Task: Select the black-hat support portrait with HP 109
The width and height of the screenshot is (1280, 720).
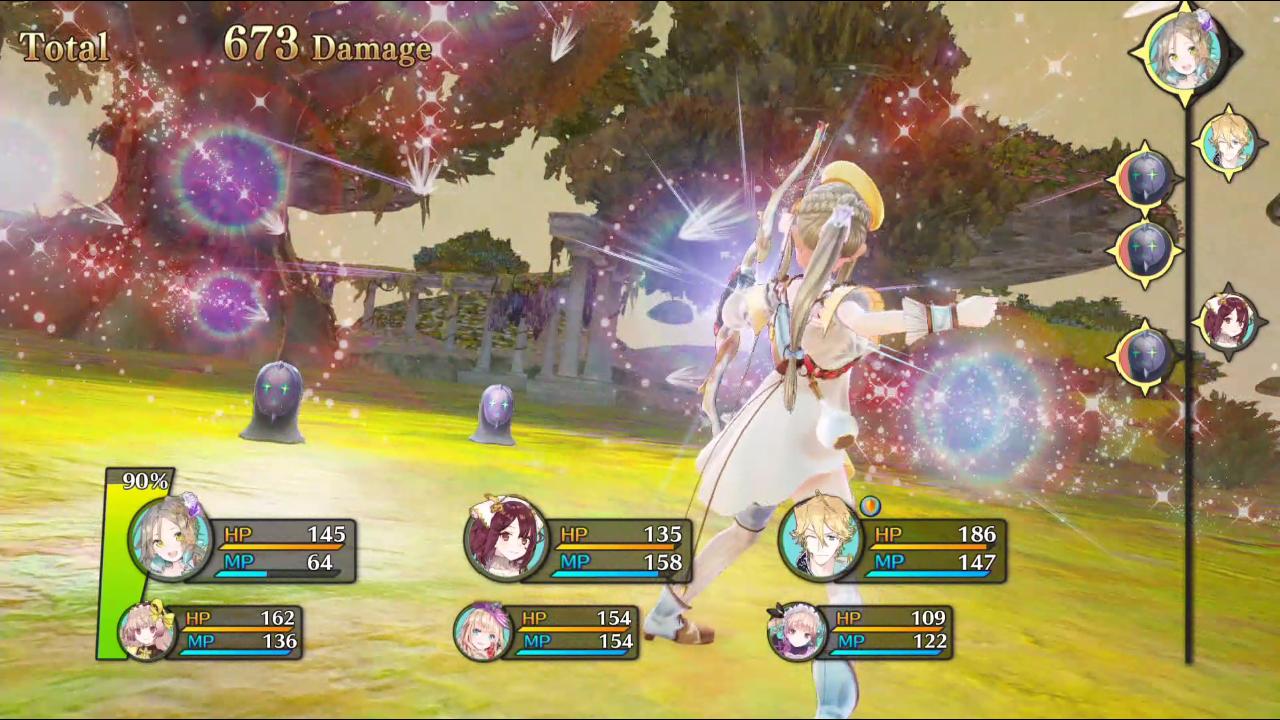Action: pyautogui.click(x=797, y=631)
